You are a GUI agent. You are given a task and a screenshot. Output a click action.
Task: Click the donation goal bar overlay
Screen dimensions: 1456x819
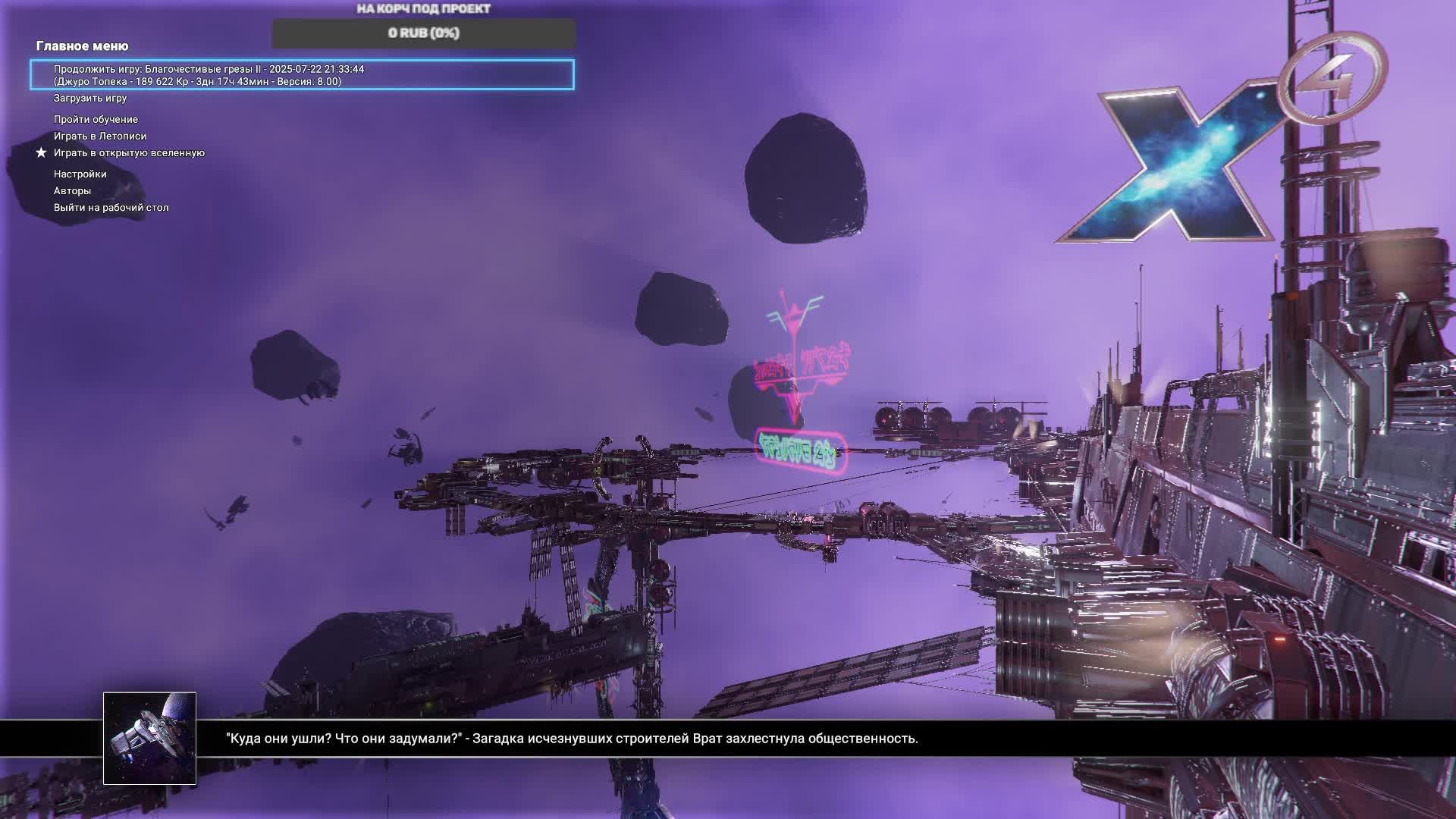(x=424, y=33)
